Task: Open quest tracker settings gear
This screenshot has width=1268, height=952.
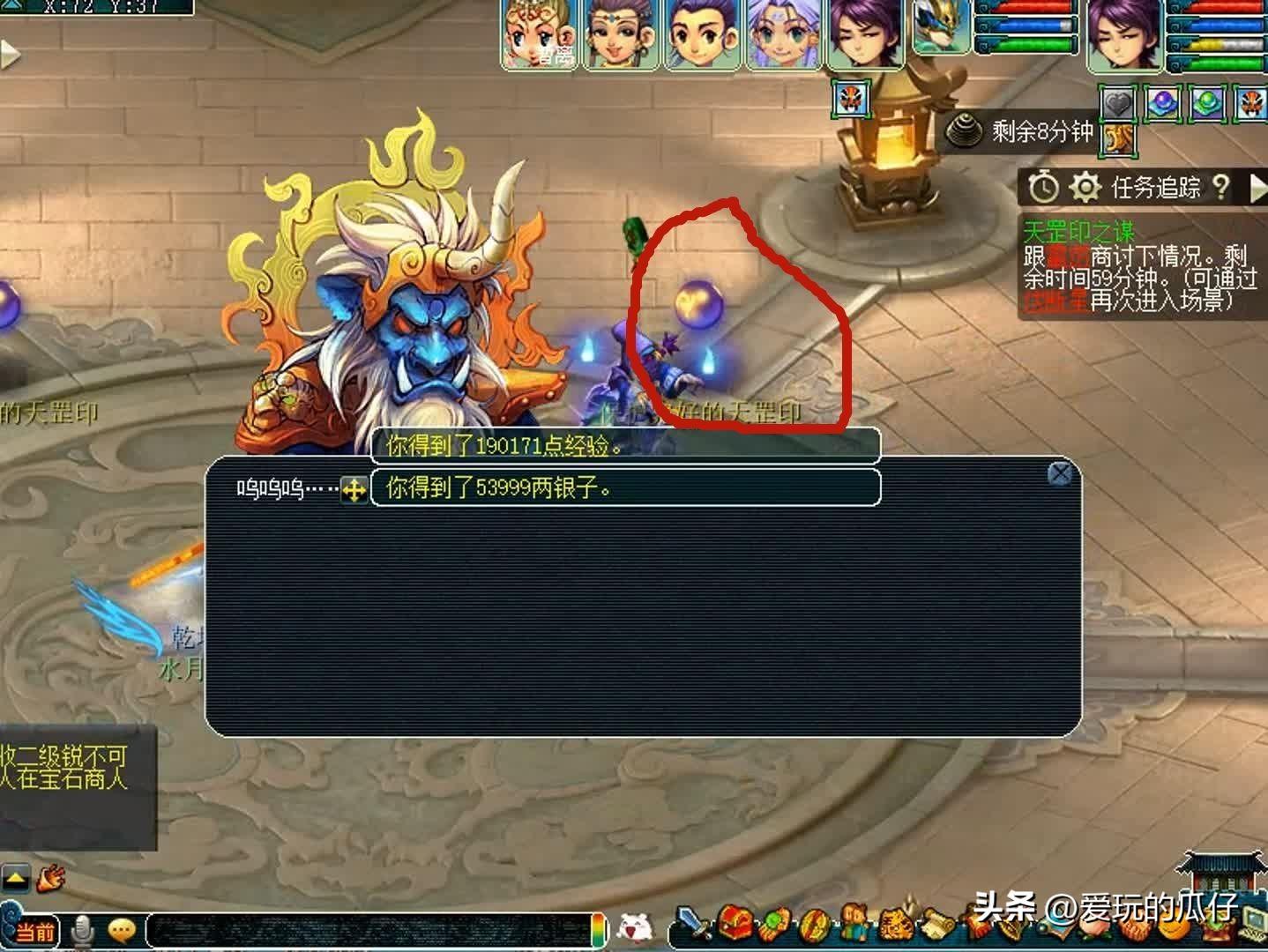Action: click(x=1085, y=187)
